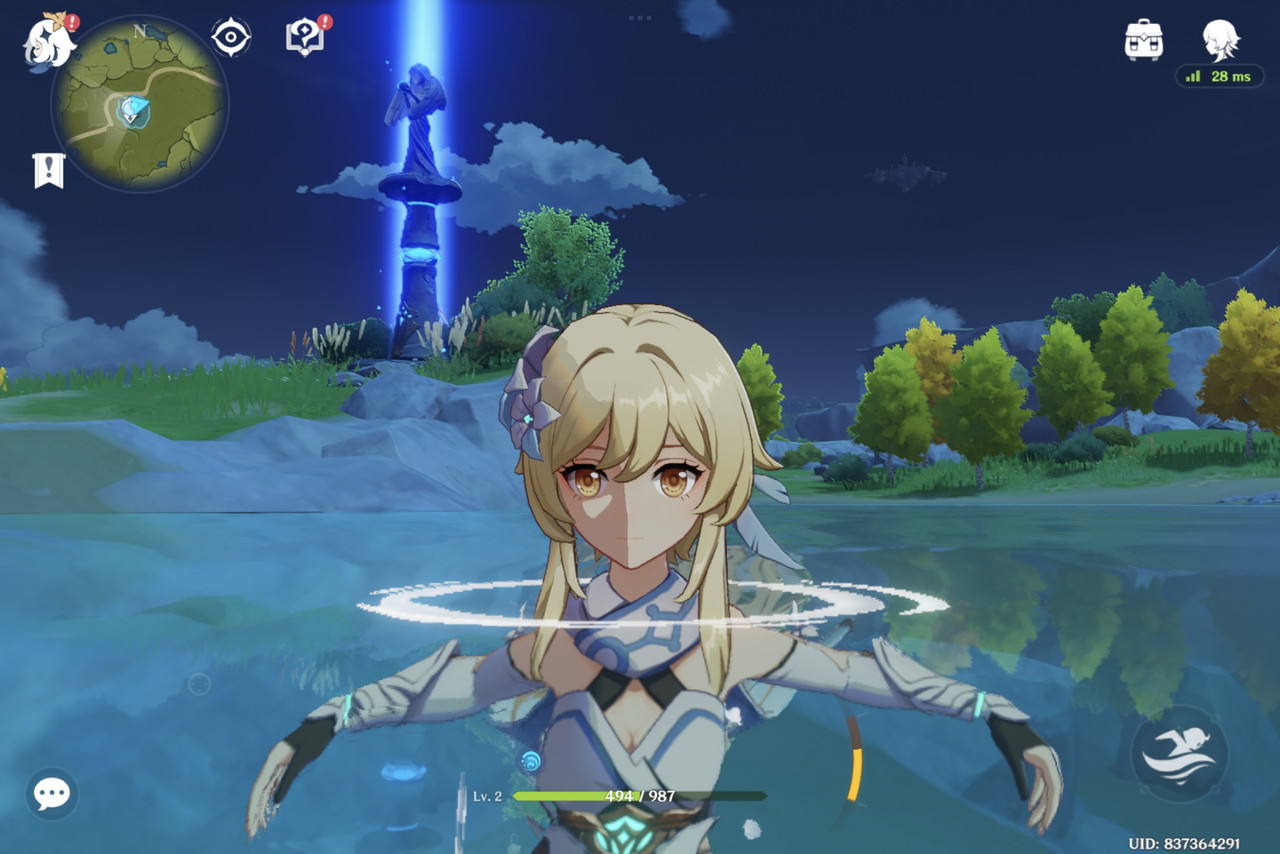The width and height of the screenshot is (1280, 854).
Task: Open the backpack inventory
Action: [1143, 40]
